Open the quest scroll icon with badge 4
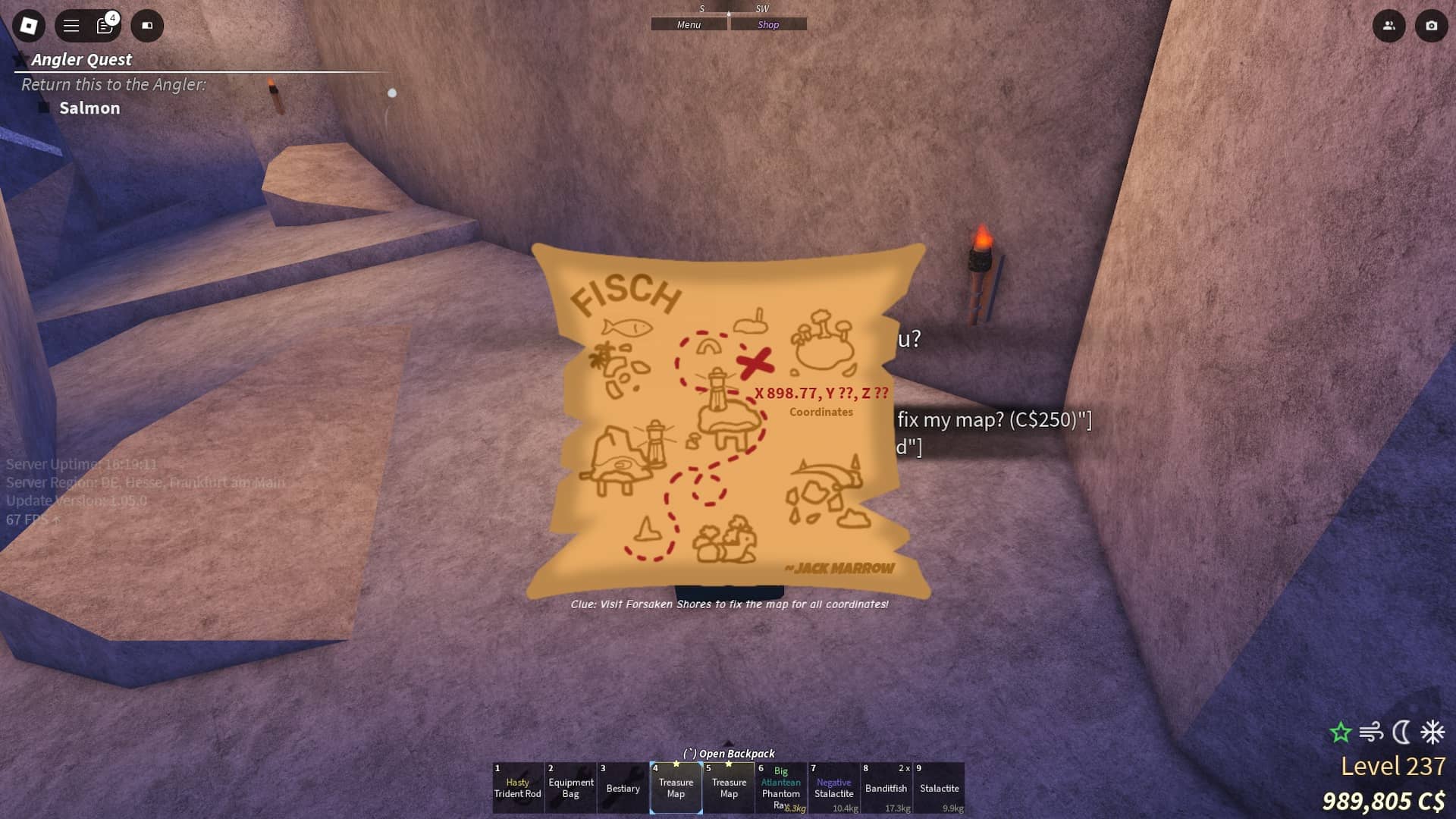This screenshot has height=819, width=1456. pyautogui.click(x=105, y=25)
